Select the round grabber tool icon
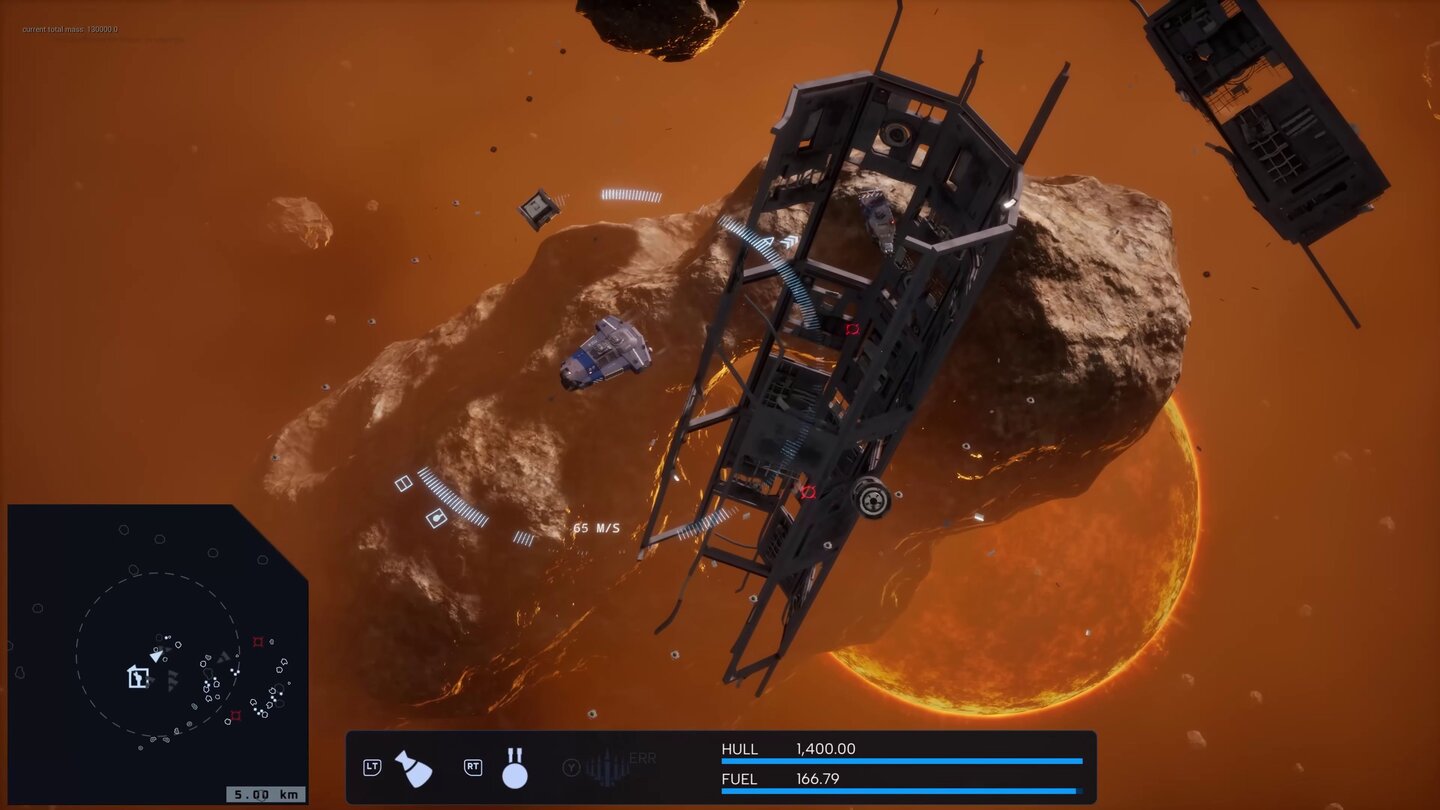Image resolution: width=1440 pixels, height=810 pixels. pyautogui.click(x=514, y=768)
